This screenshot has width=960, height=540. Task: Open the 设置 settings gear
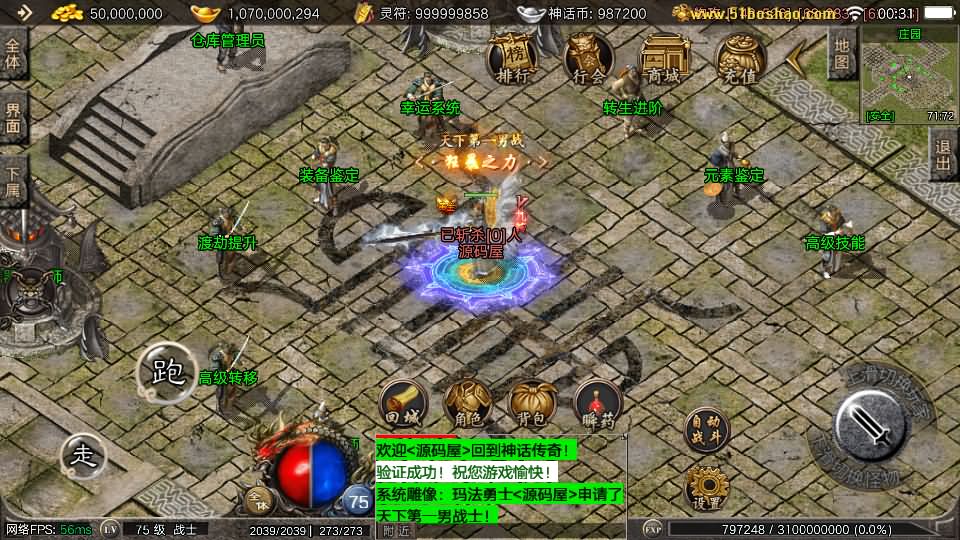point(707,488)
